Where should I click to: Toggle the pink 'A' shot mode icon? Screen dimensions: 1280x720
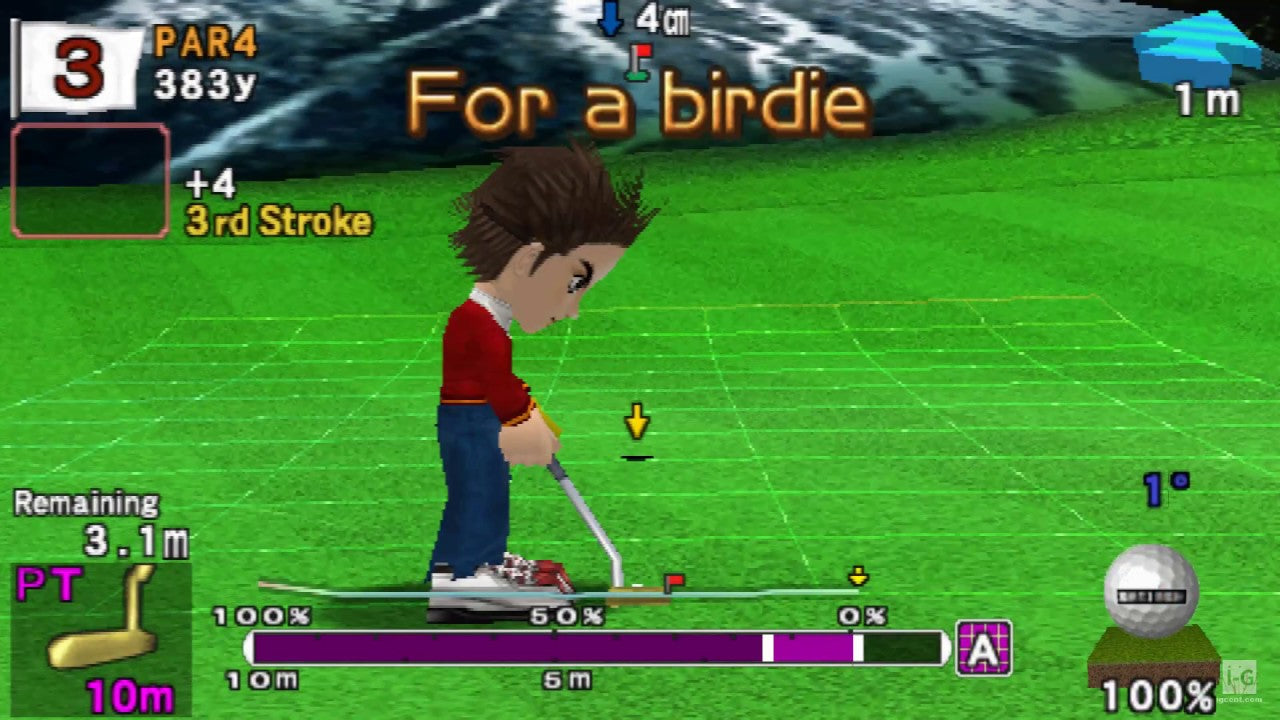pyautogui.click(x=984, y=648)
